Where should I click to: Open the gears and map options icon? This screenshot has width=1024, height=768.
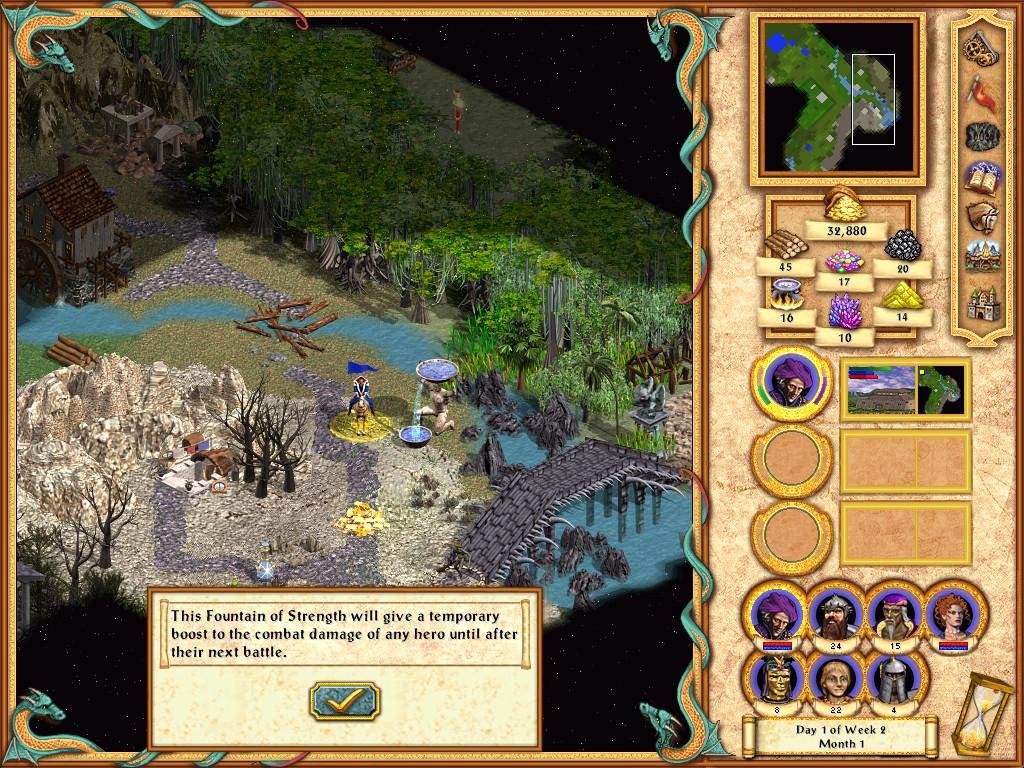[979, 47]
